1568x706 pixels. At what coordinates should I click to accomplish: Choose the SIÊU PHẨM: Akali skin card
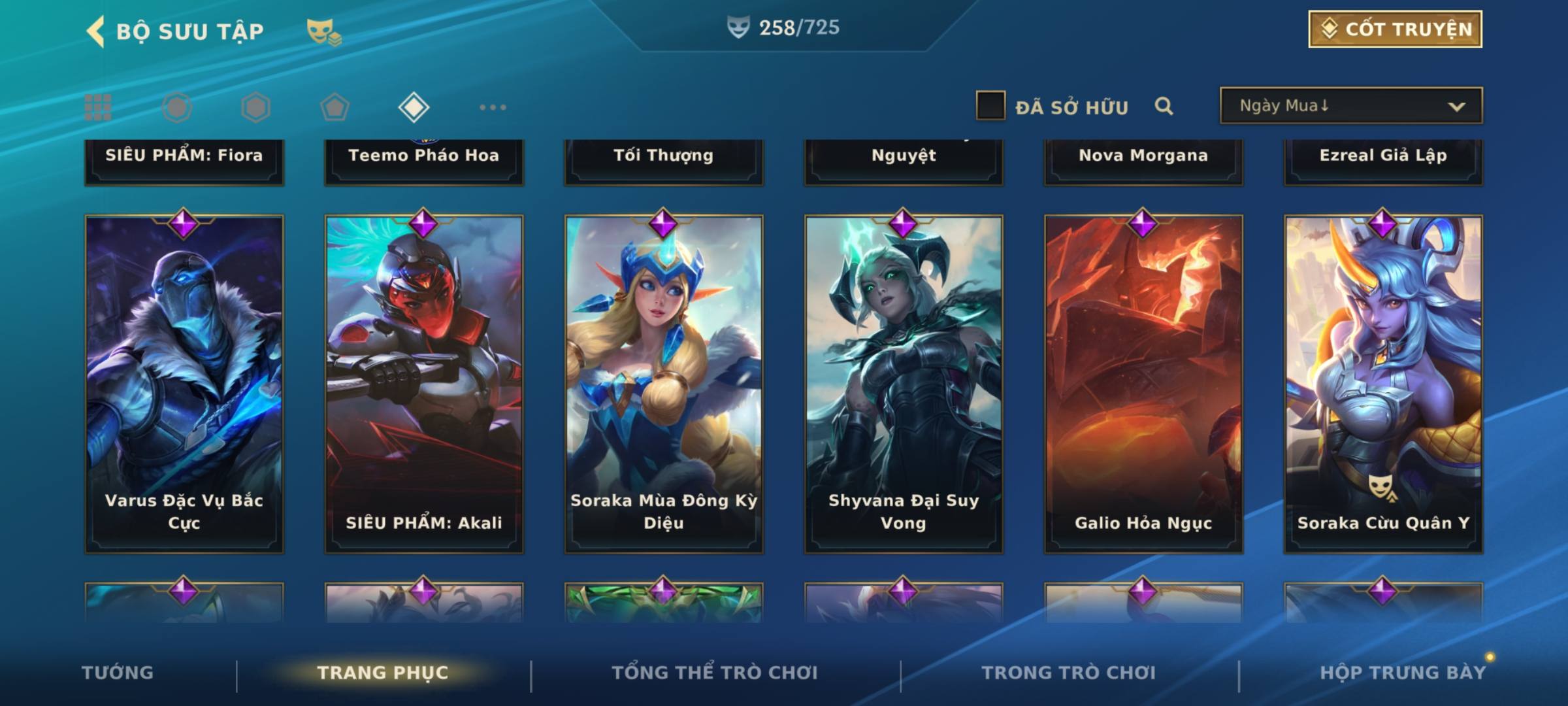click(424, 384)
